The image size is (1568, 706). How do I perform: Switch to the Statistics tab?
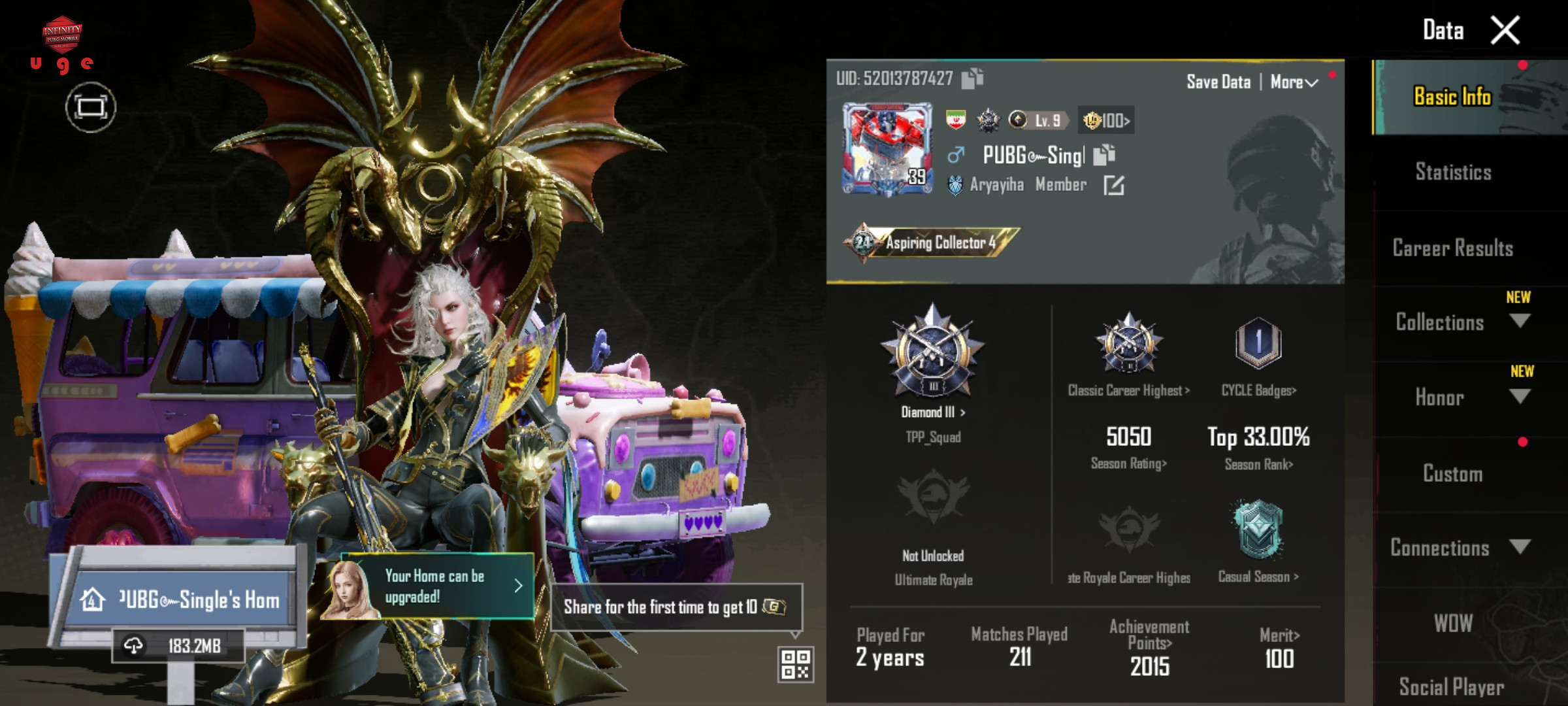click(x=1453, y=172)
